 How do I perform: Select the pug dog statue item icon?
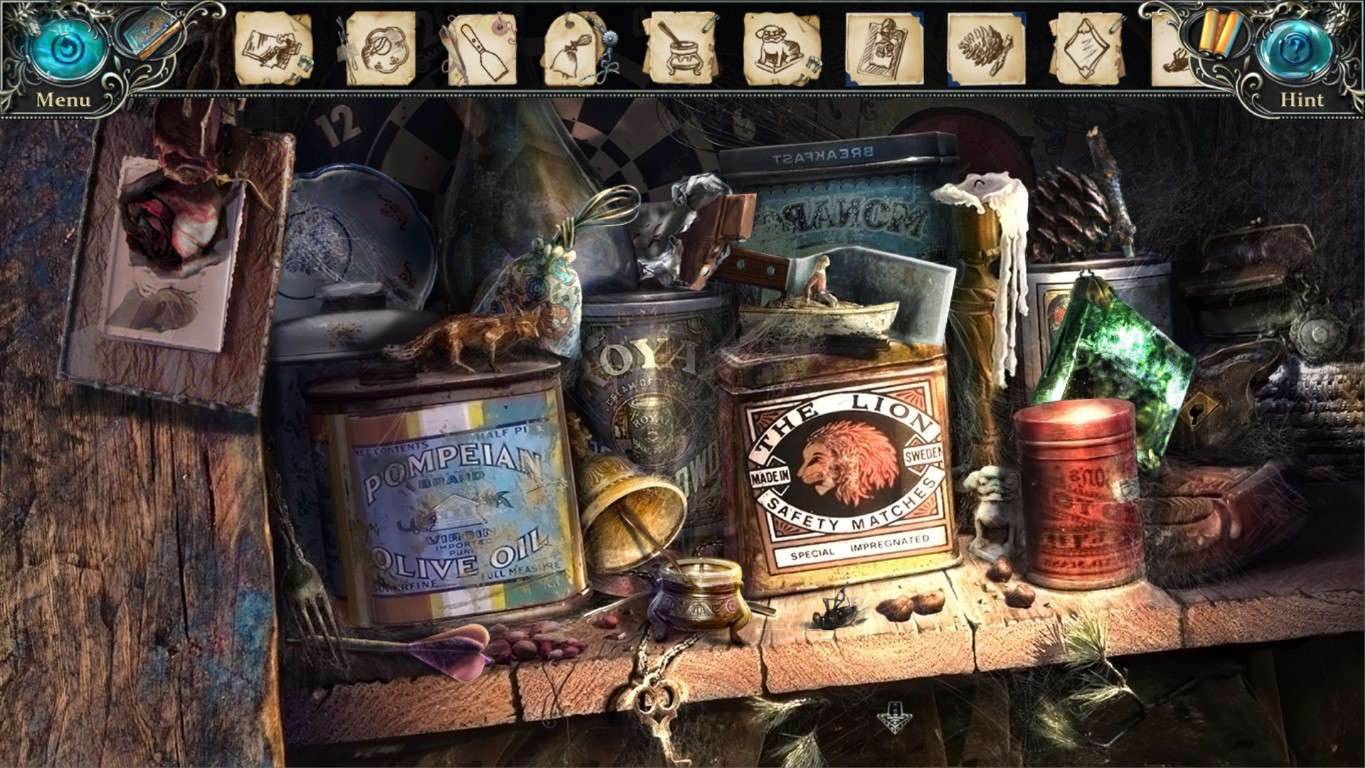pyautogui.click(x=776, y=50)
